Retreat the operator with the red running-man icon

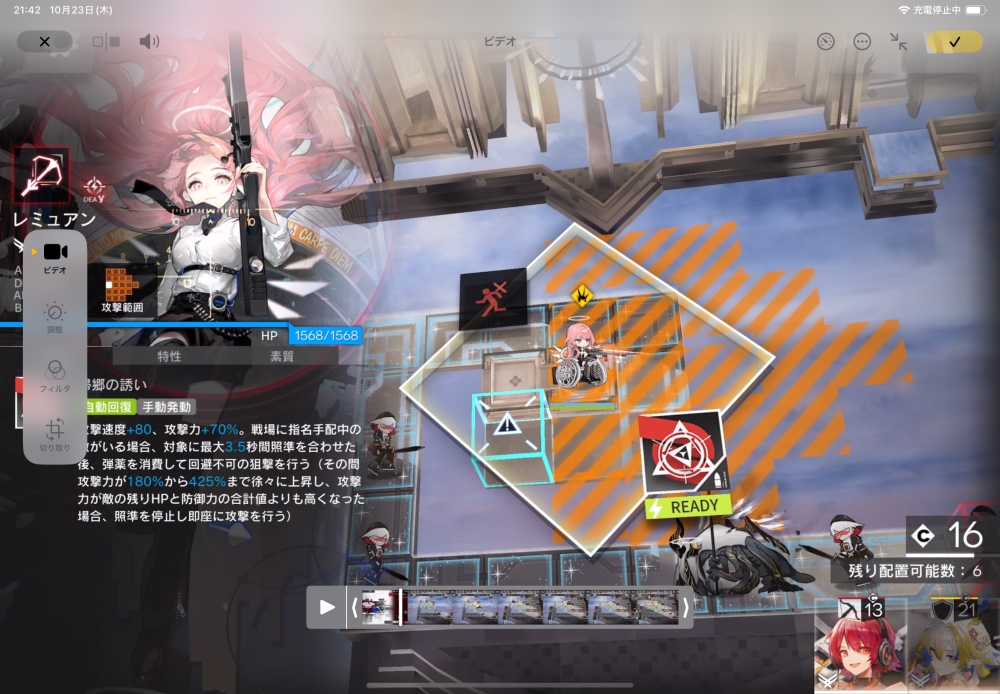coord(493,298)
